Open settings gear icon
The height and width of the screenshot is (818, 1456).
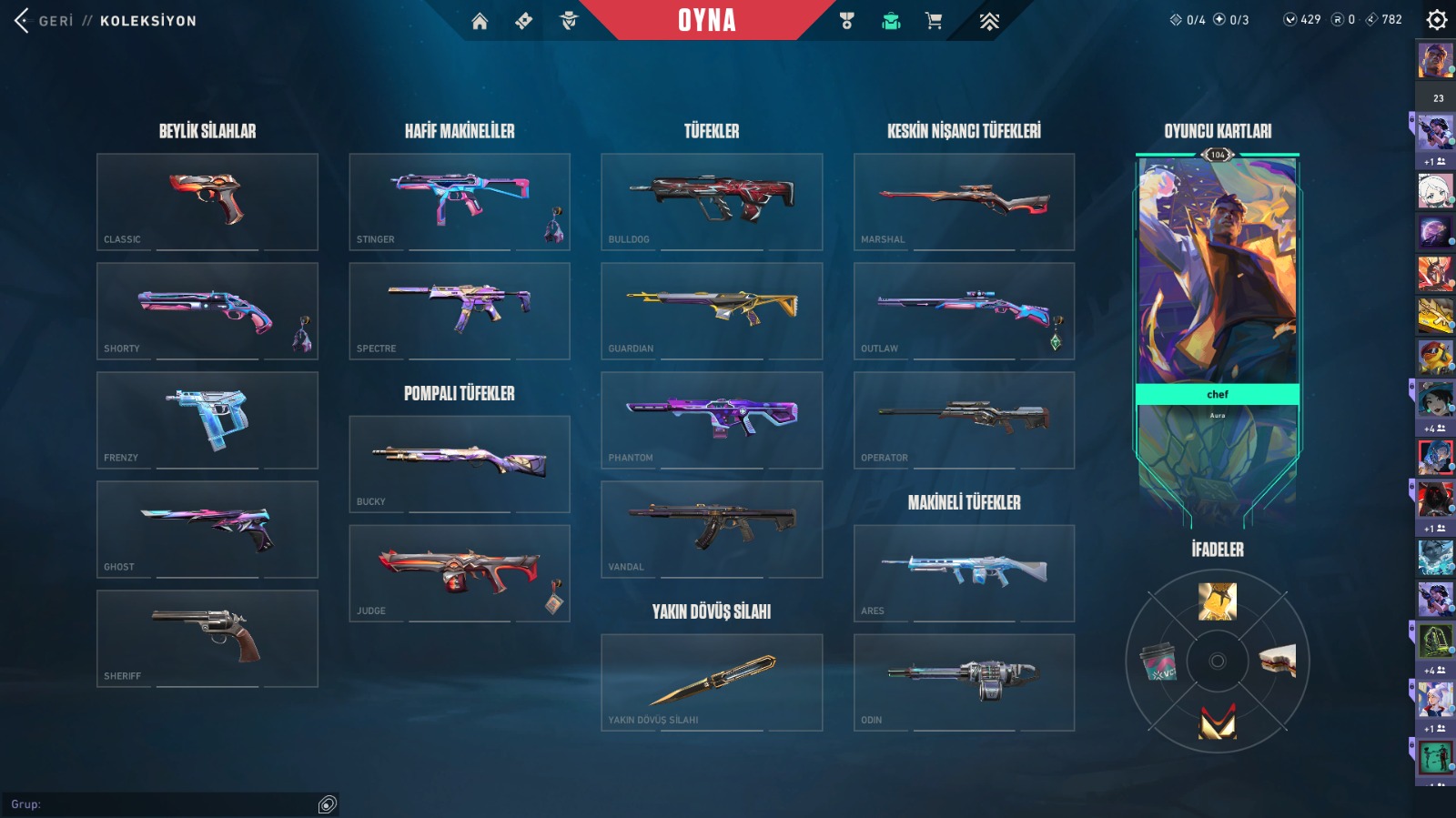click(1436, 19)
